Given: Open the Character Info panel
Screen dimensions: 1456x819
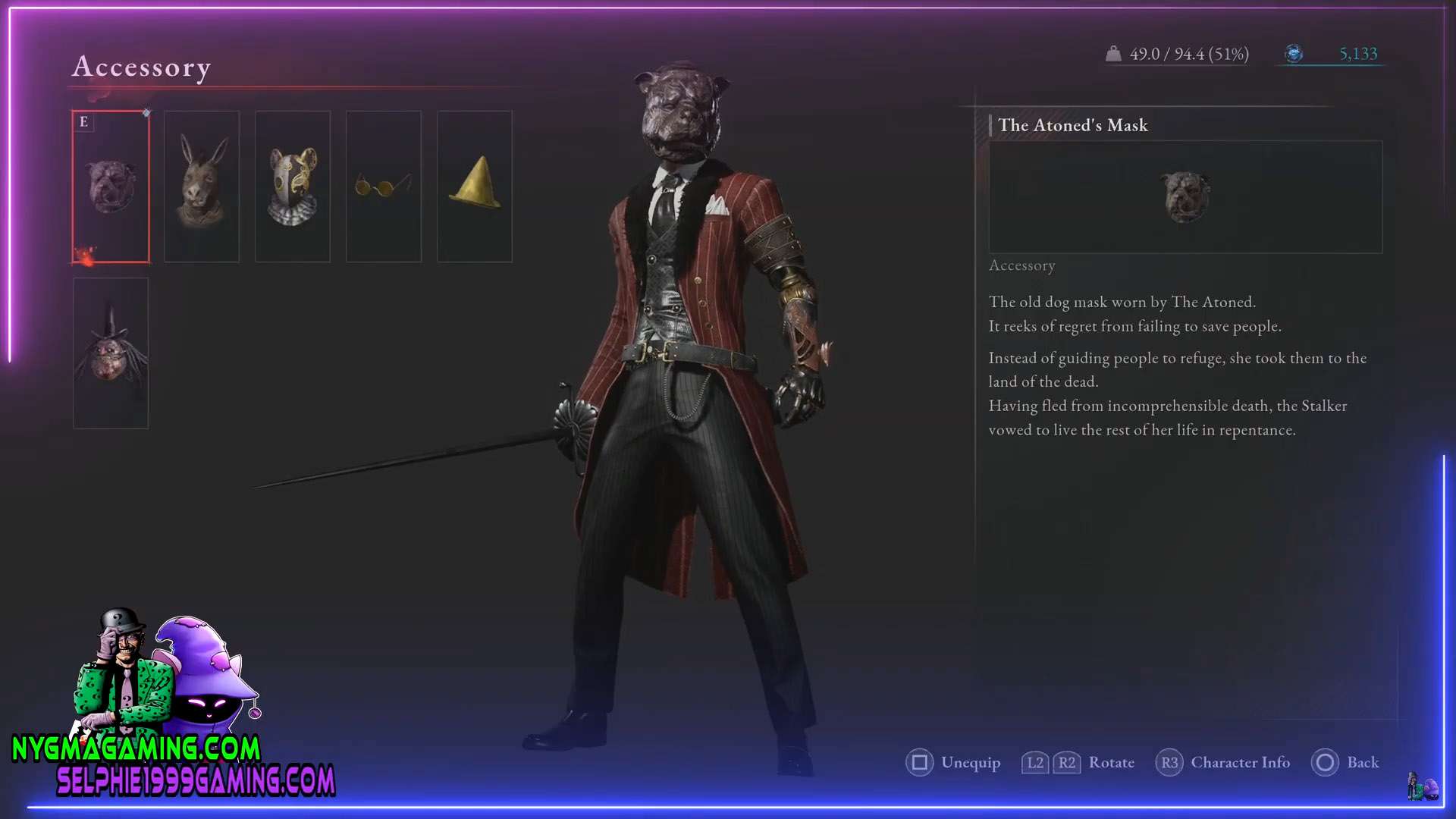Looking at the screenshot, I should click(x=1222, y=762).
